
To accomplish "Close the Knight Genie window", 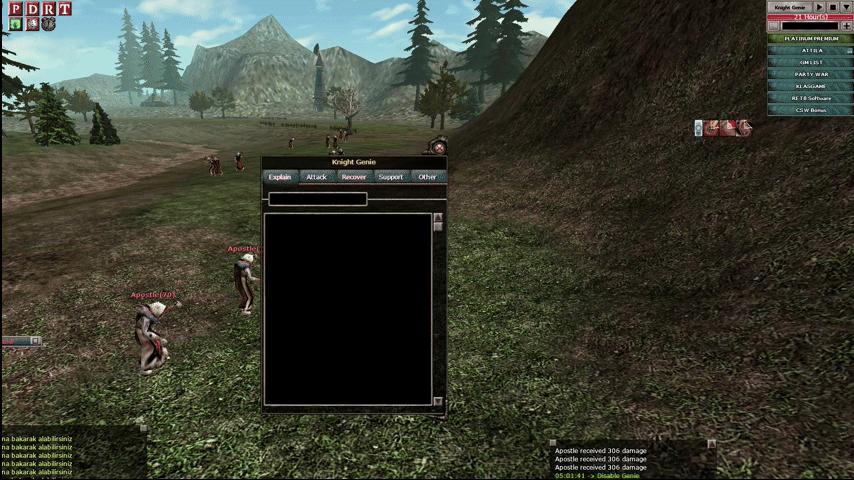I will click(439, 148).
